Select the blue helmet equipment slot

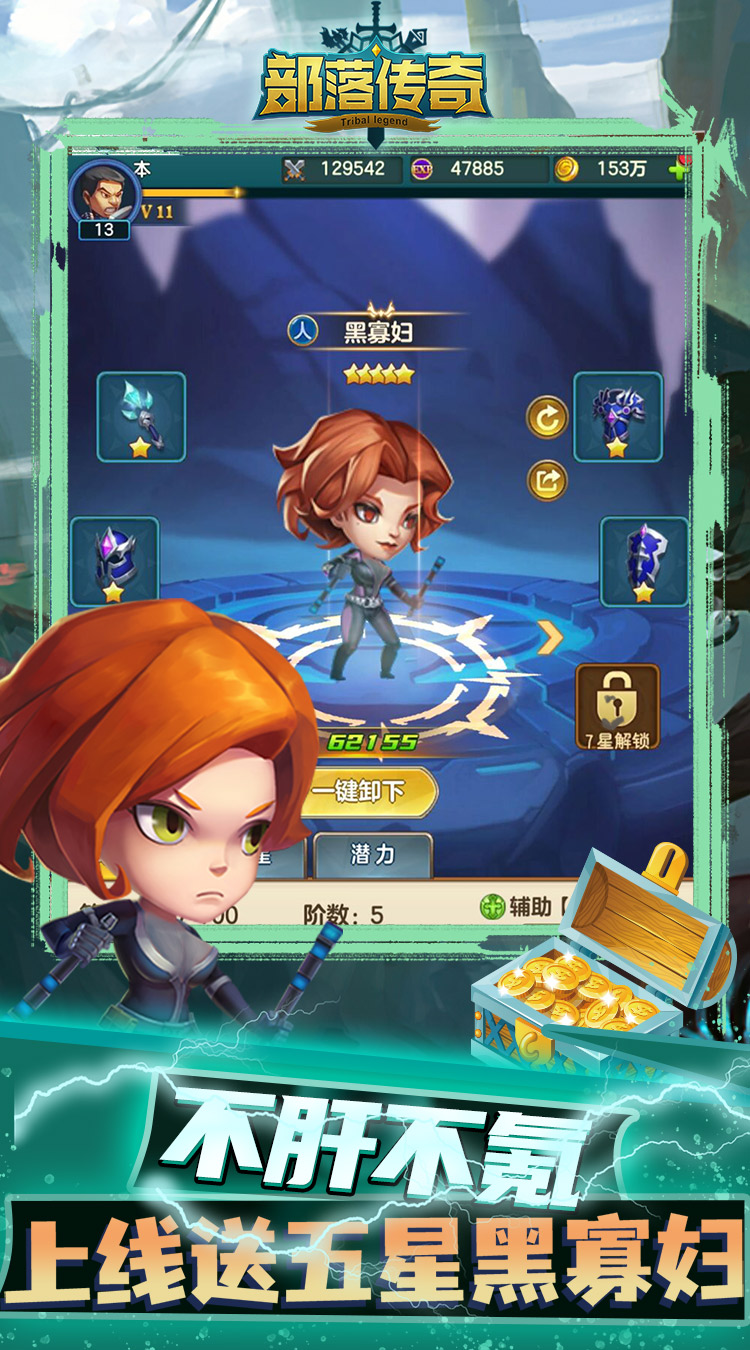tap(115, 561)
